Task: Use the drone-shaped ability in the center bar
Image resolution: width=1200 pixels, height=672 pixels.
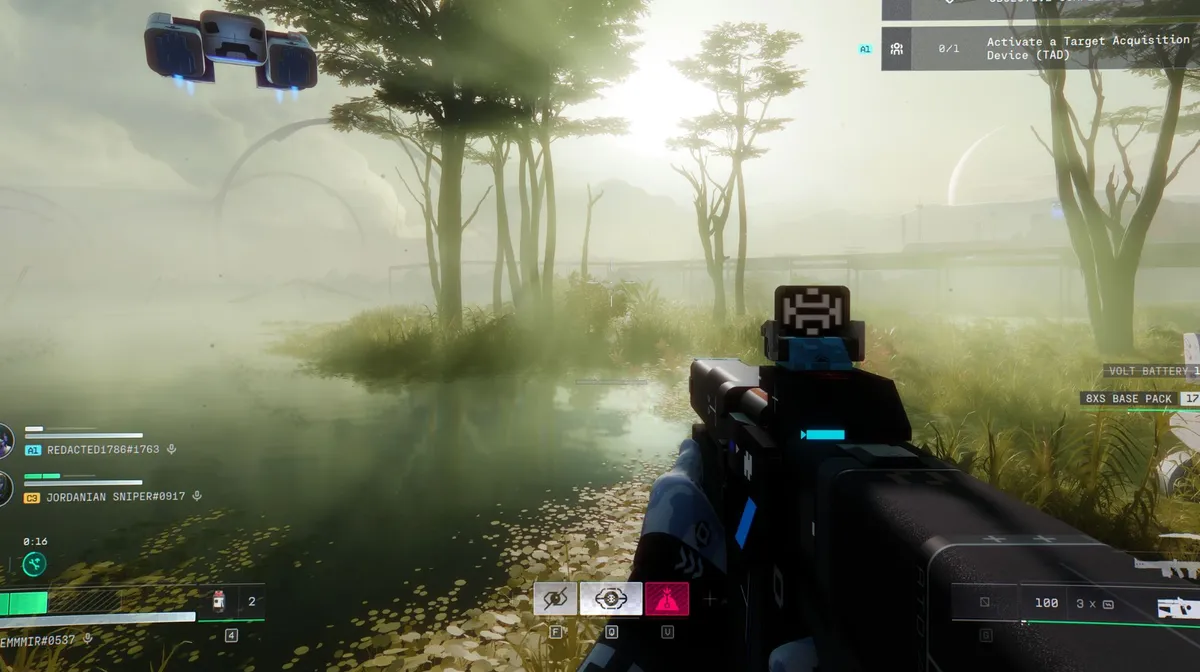Action: point(611,598)
